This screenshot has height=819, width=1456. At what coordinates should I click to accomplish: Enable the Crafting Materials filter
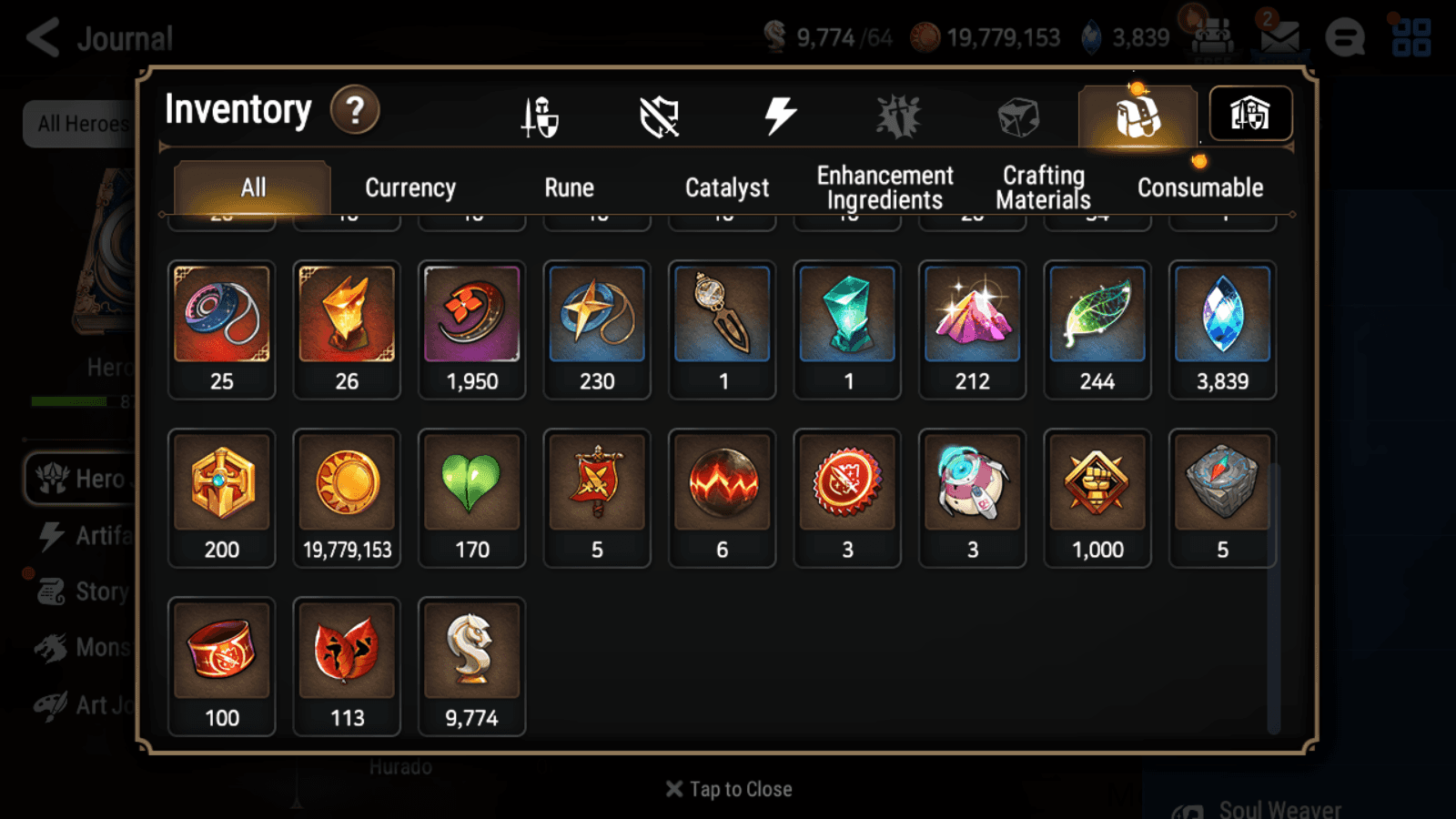[1043, 187]
